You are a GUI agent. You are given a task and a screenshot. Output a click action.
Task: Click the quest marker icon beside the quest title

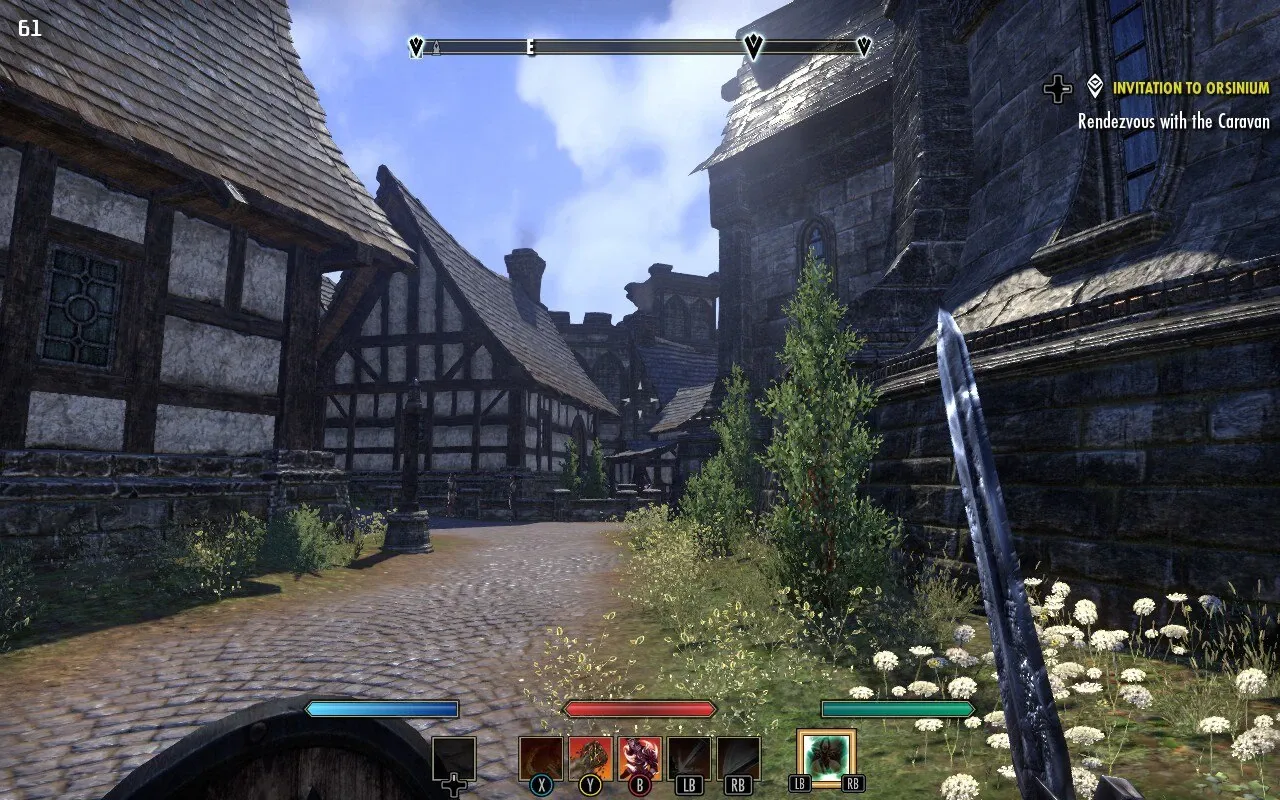(x=1092, y=88)
